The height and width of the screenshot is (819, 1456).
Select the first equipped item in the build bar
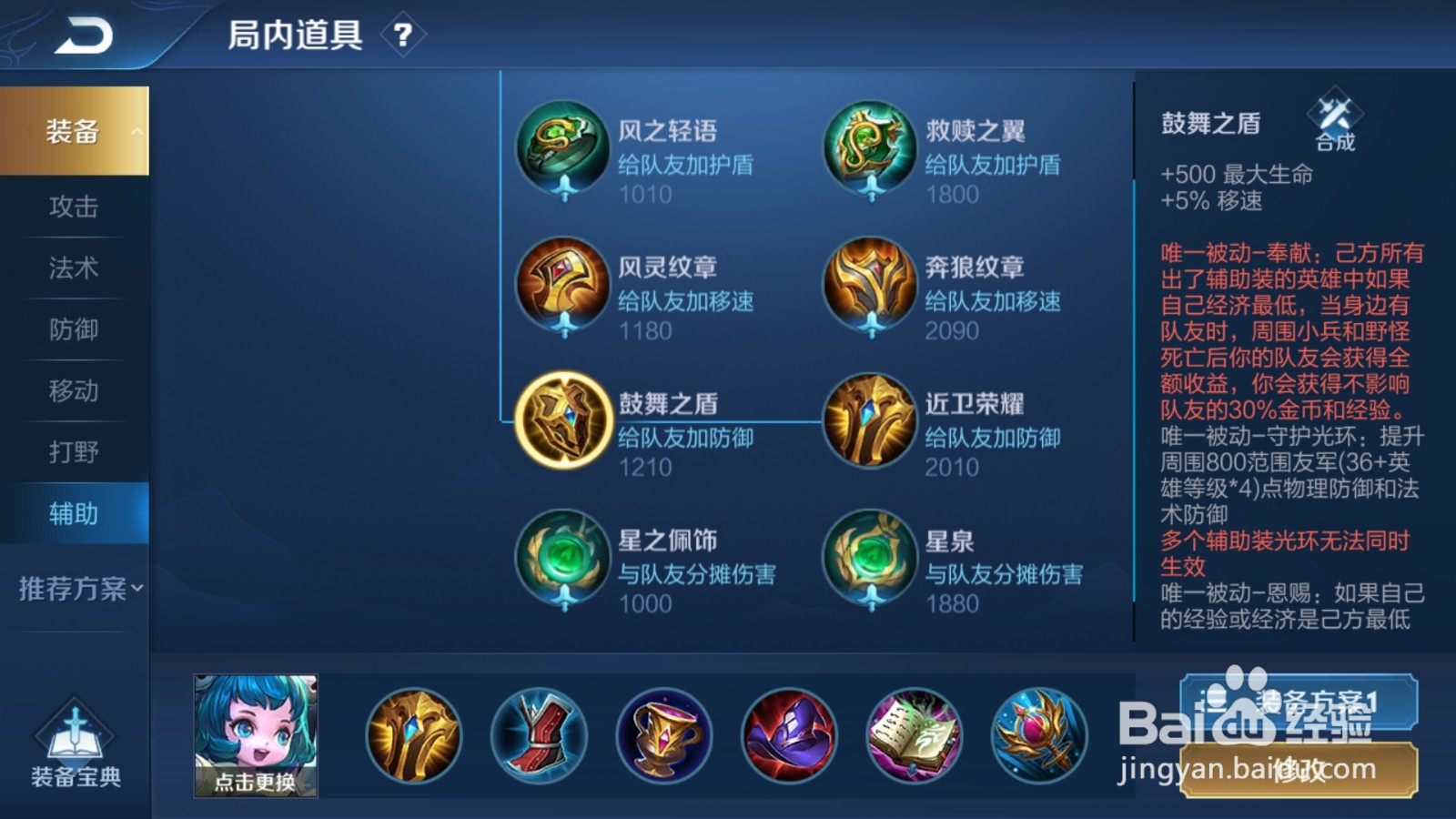(x=414, y=735)
